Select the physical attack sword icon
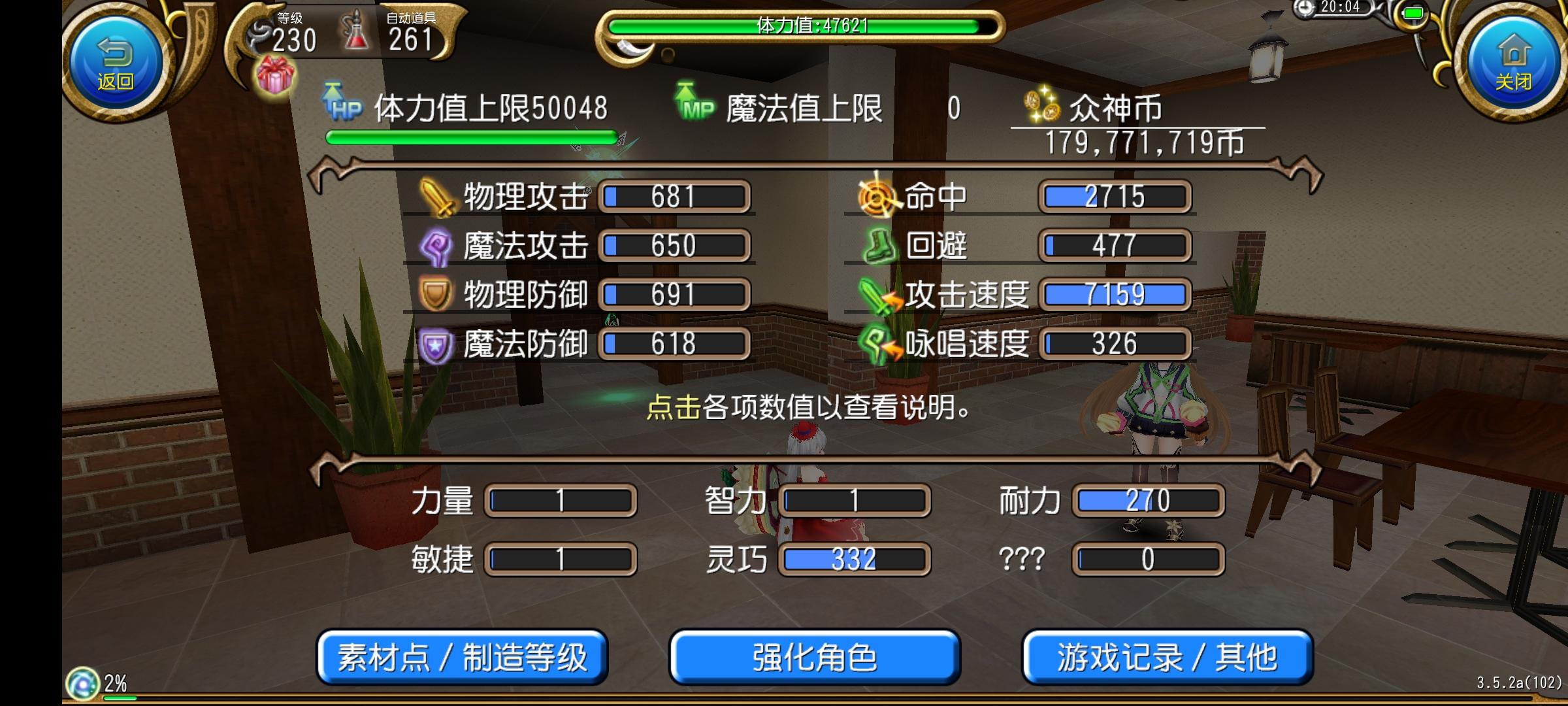 (436, 197)
